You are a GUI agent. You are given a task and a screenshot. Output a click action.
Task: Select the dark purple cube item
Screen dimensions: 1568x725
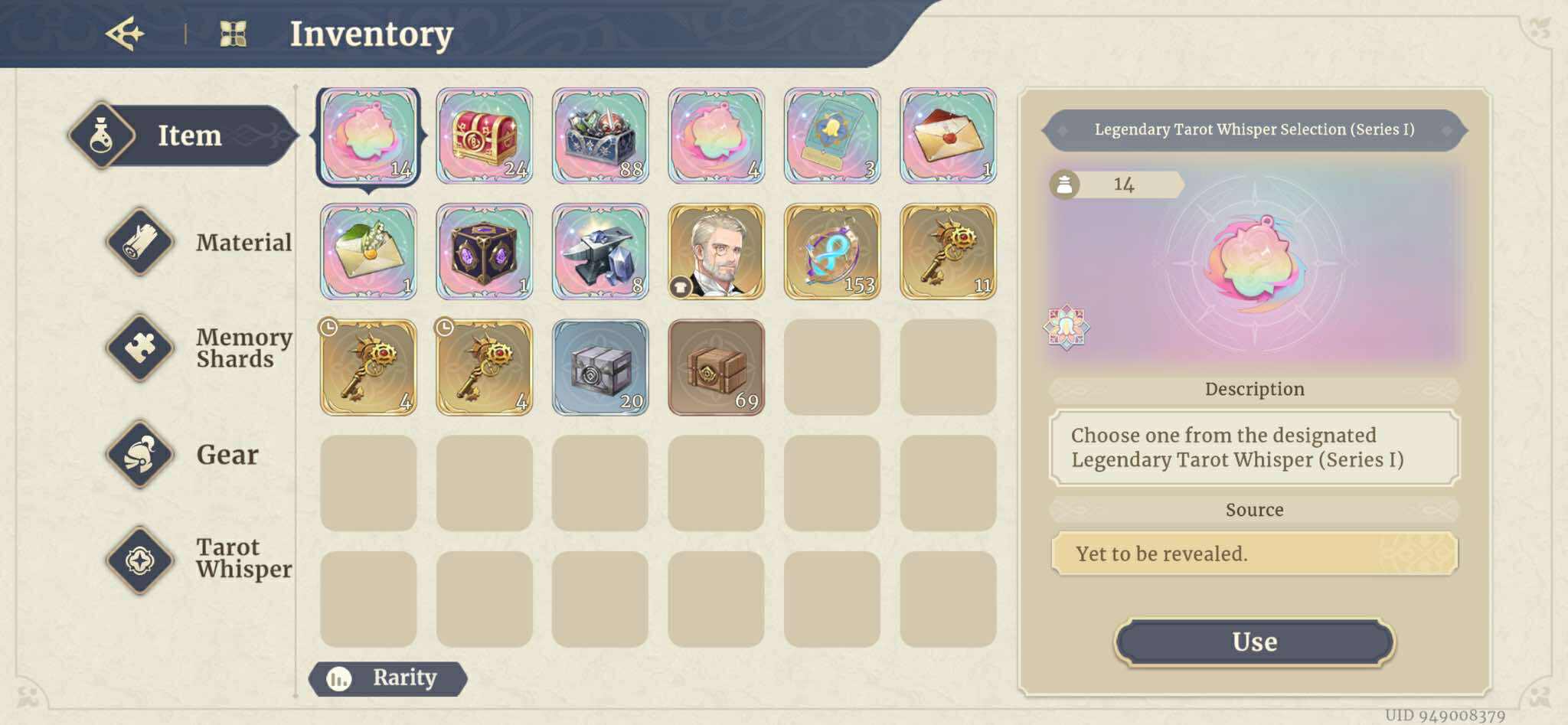485,253
